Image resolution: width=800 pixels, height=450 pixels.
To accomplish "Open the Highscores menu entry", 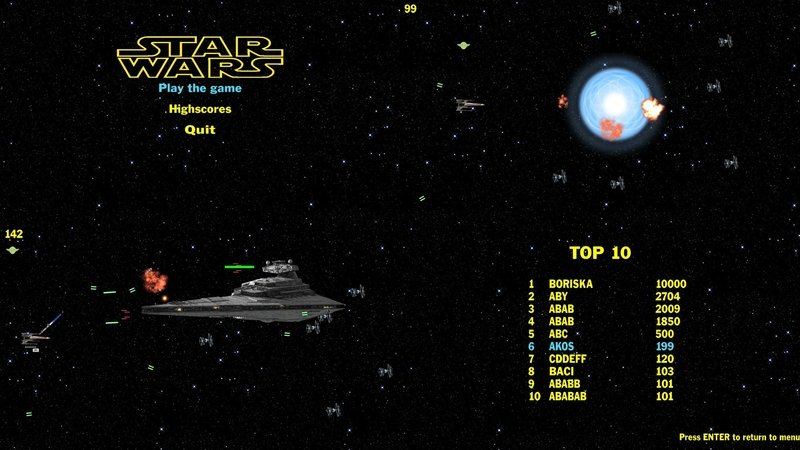I will point(200,108).
